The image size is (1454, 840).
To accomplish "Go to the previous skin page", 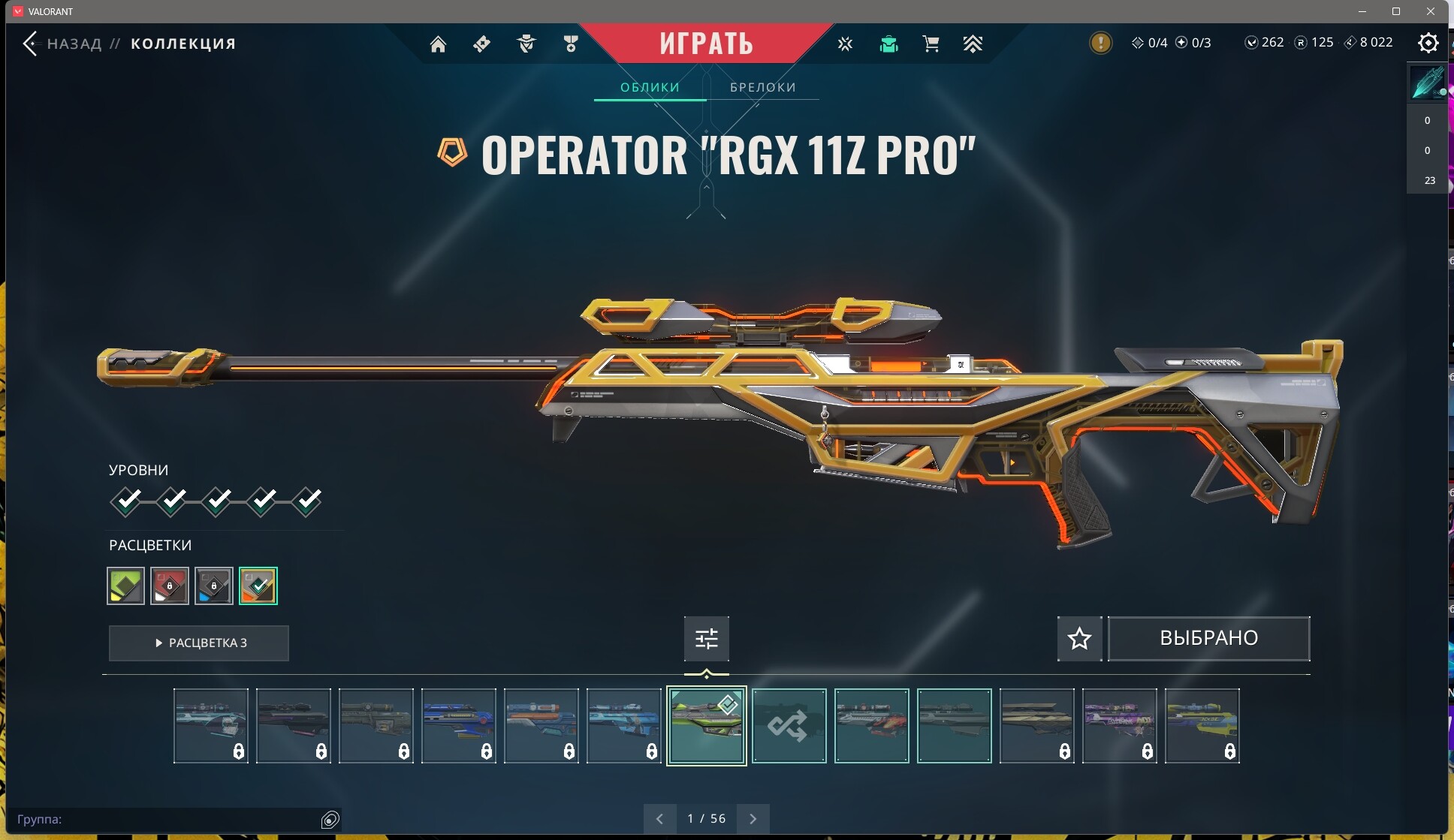I will 659,819.
